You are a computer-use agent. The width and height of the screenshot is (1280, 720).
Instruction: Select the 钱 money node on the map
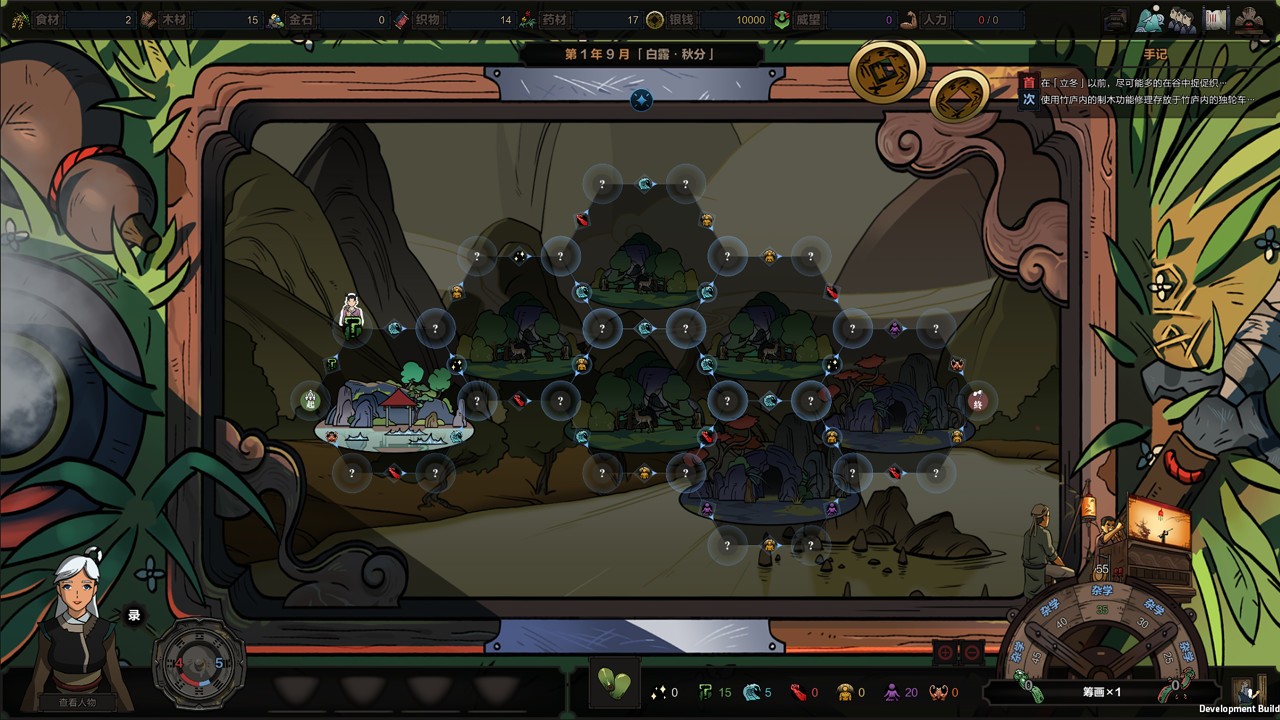pos(977,401)
